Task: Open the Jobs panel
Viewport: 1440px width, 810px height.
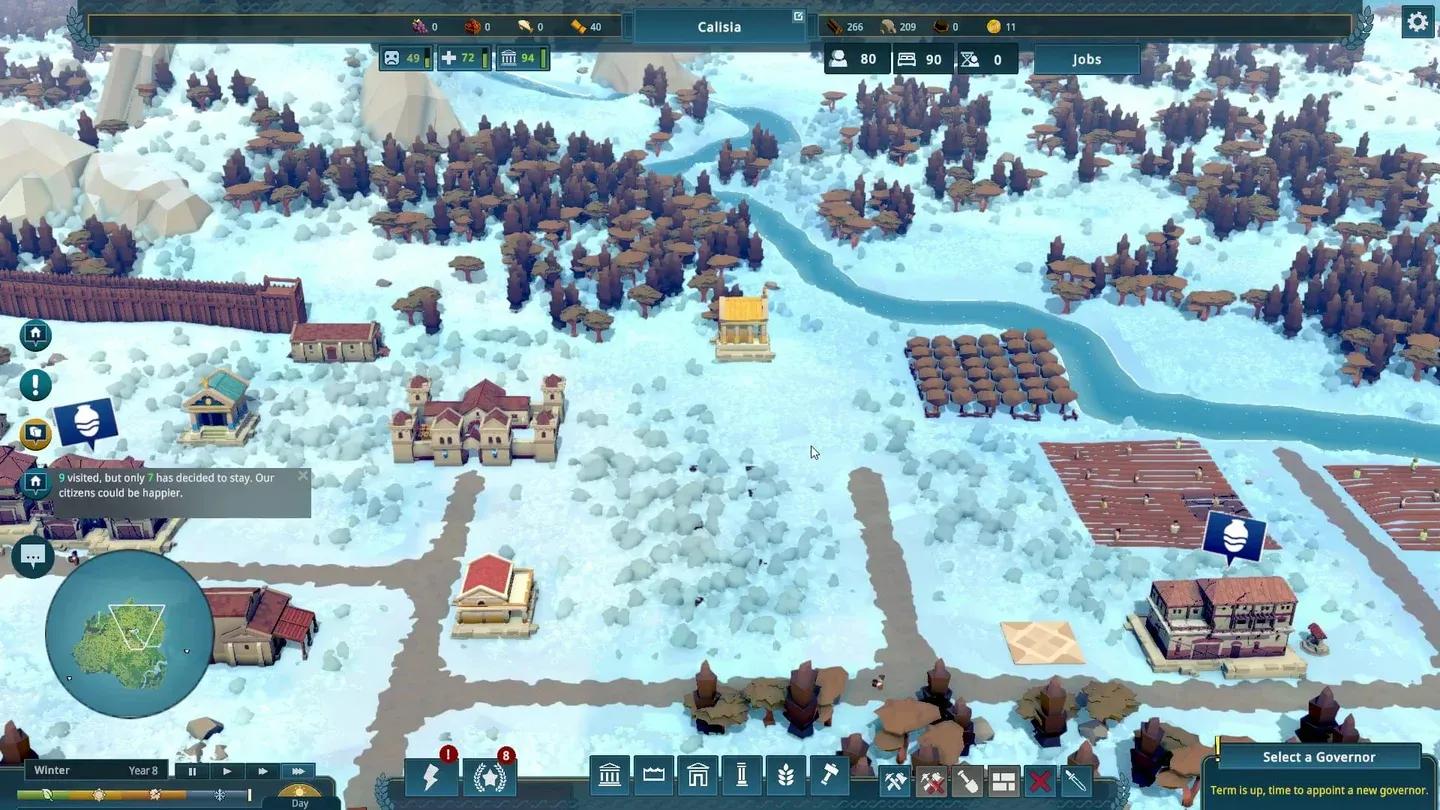Action: coord(1086,59)
